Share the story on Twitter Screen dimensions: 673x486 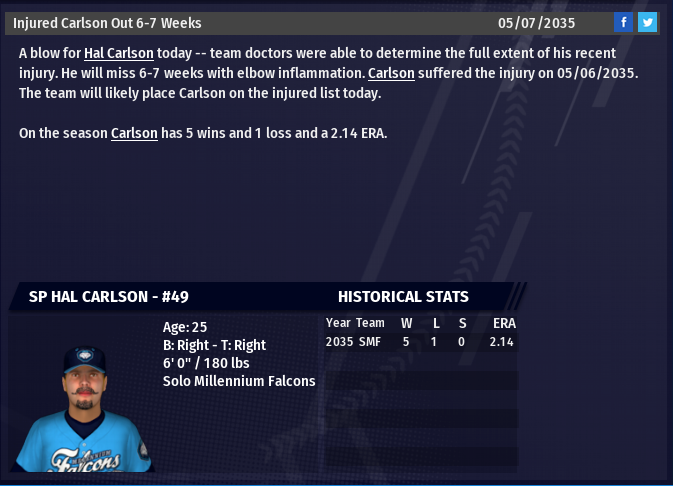[x=647, y=23]
